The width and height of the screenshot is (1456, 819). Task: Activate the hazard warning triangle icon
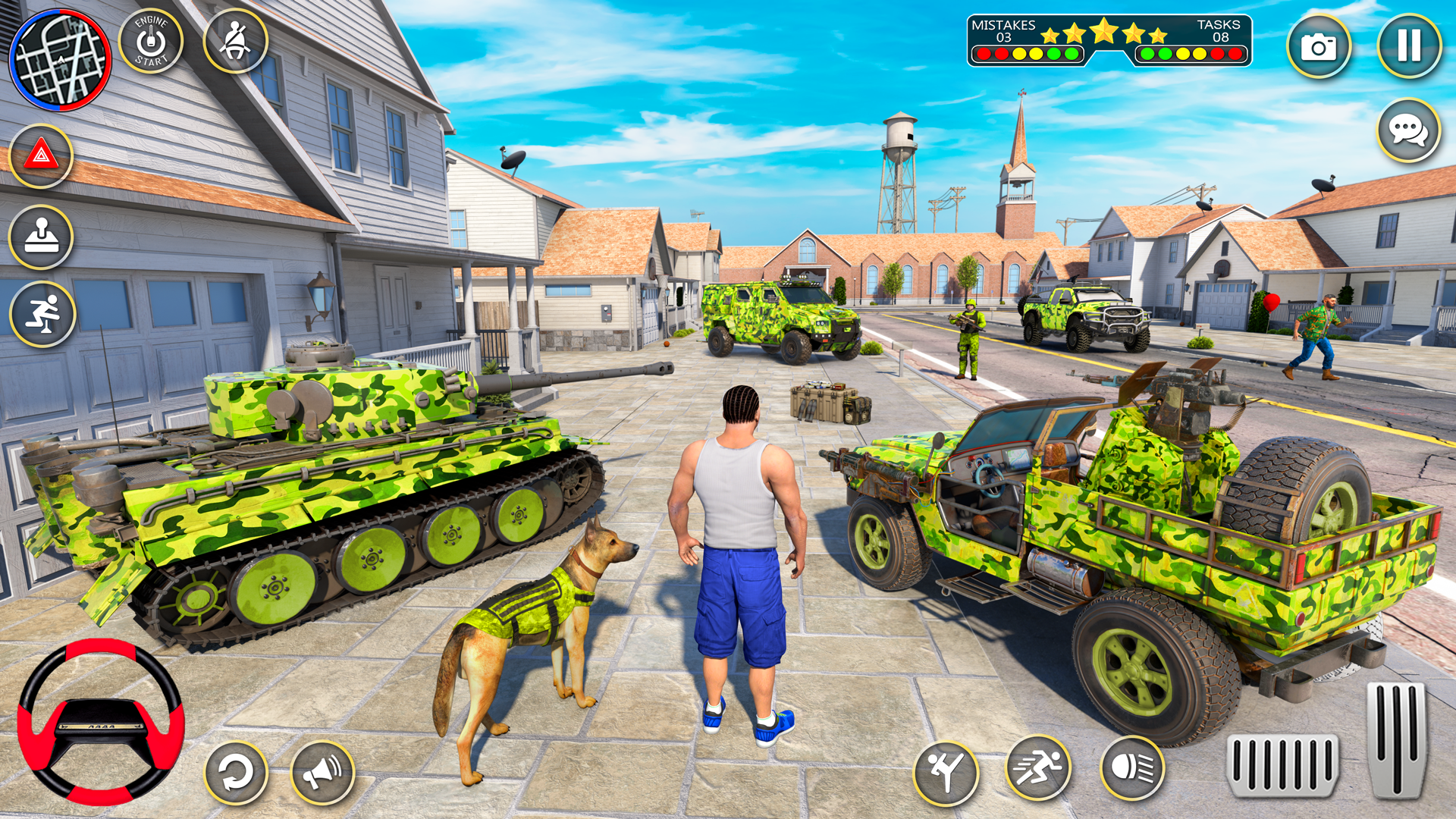coord(43,154)
